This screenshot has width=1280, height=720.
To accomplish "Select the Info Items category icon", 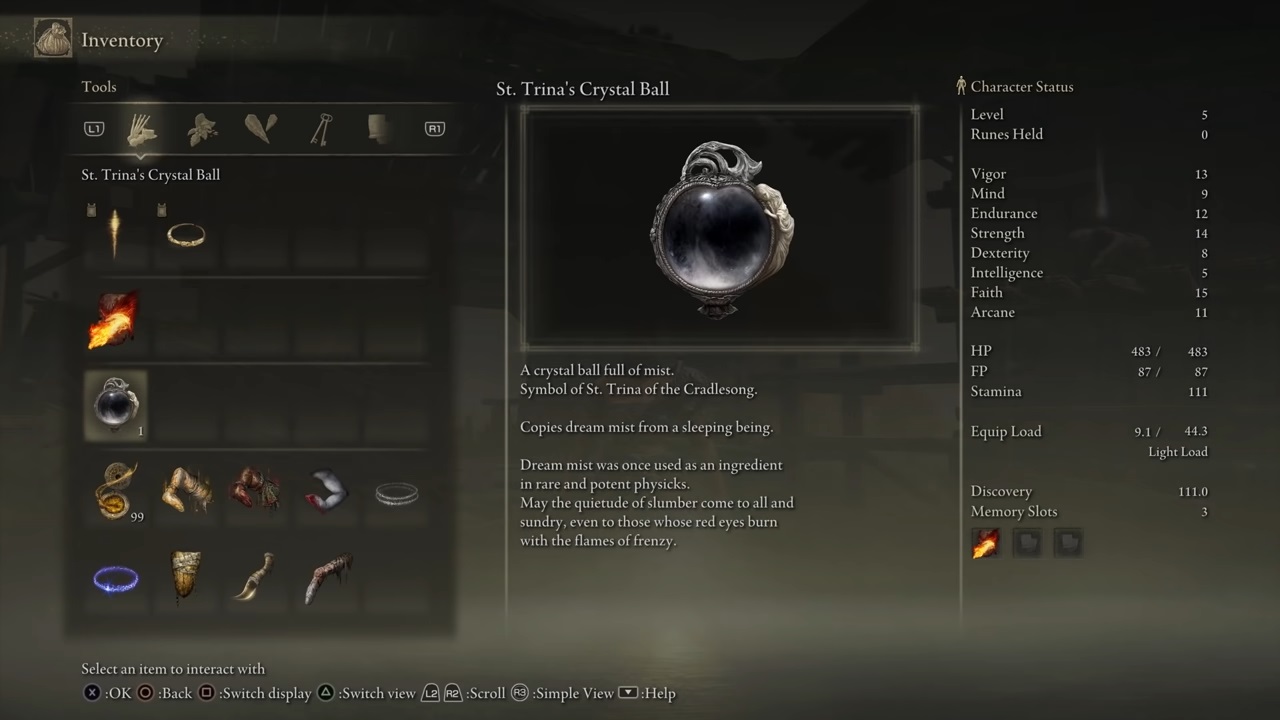I will (x=378, y=128).
